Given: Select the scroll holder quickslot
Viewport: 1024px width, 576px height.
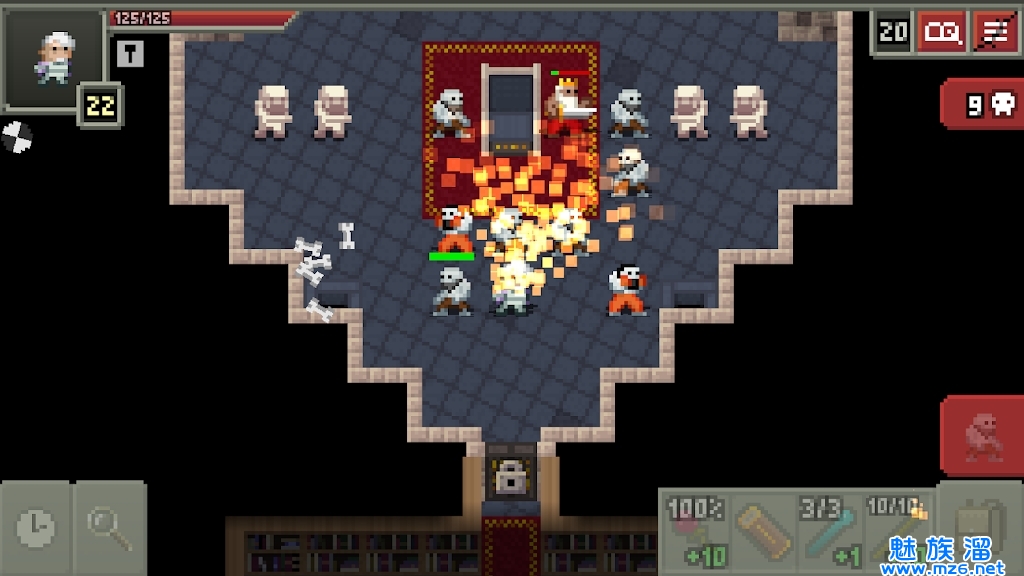Looking at the screenshot, I should (763, 532).
